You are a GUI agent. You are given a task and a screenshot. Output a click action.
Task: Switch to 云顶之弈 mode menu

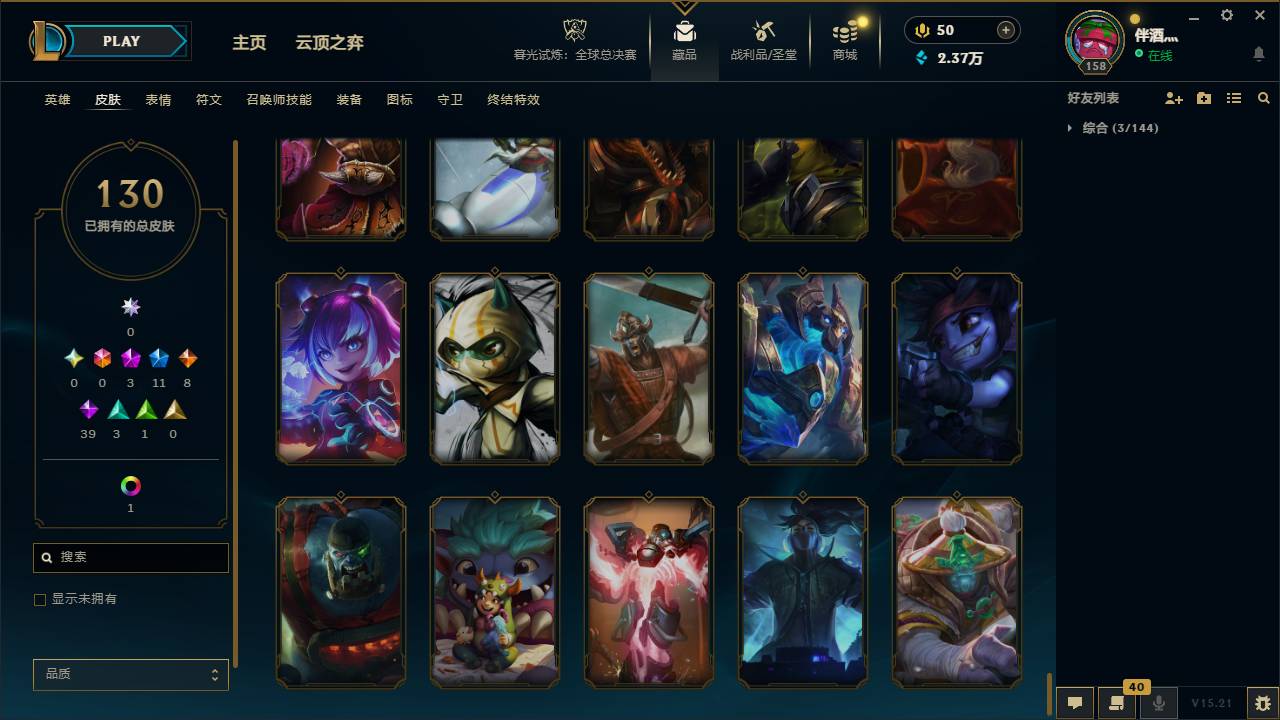[x=329, y=42]
